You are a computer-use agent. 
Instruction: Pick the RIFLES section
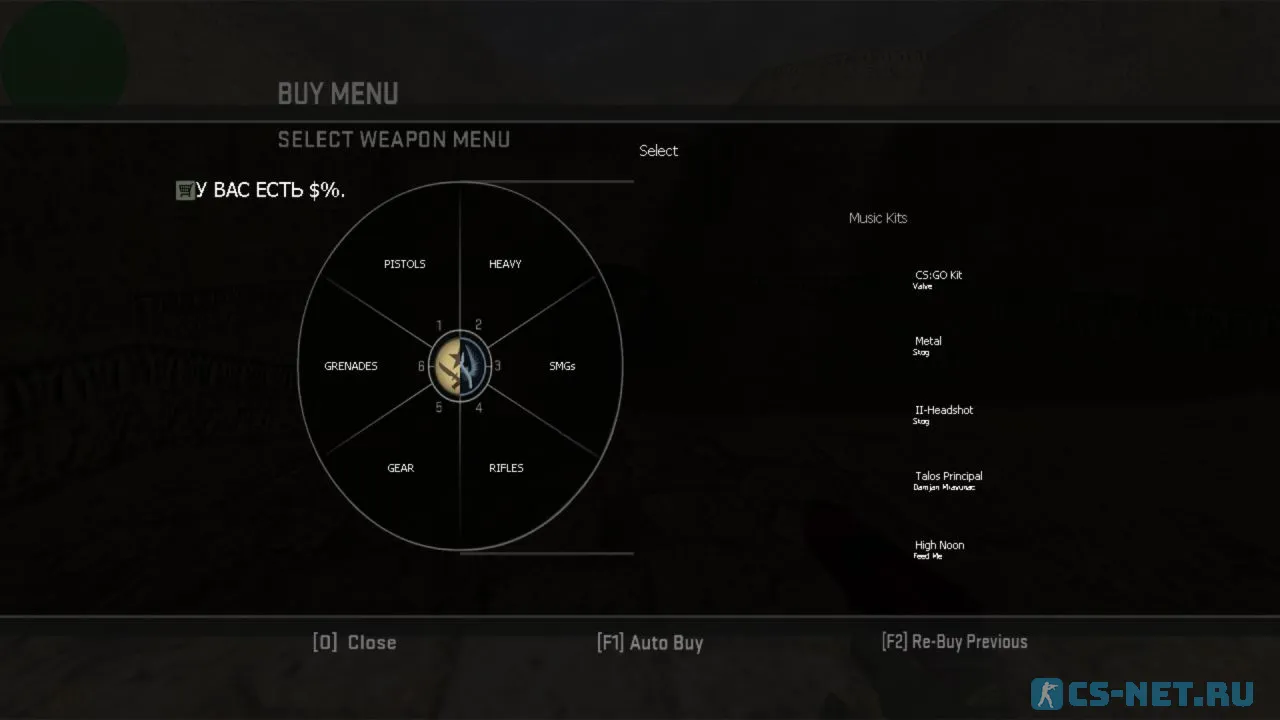pyautogui.click(x=506, y=468)
